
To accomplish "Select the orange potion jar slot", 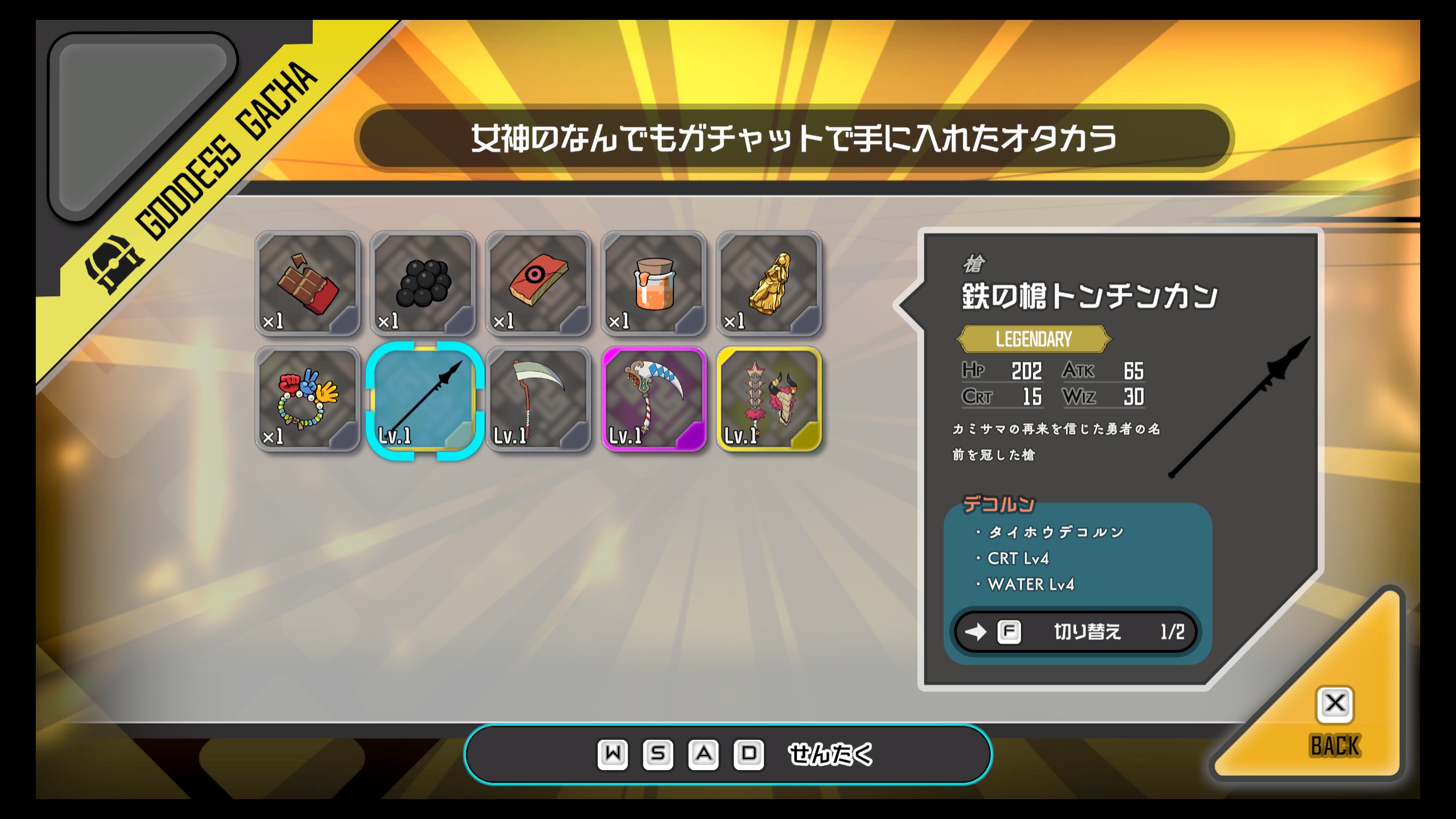I will coord(654,283).
